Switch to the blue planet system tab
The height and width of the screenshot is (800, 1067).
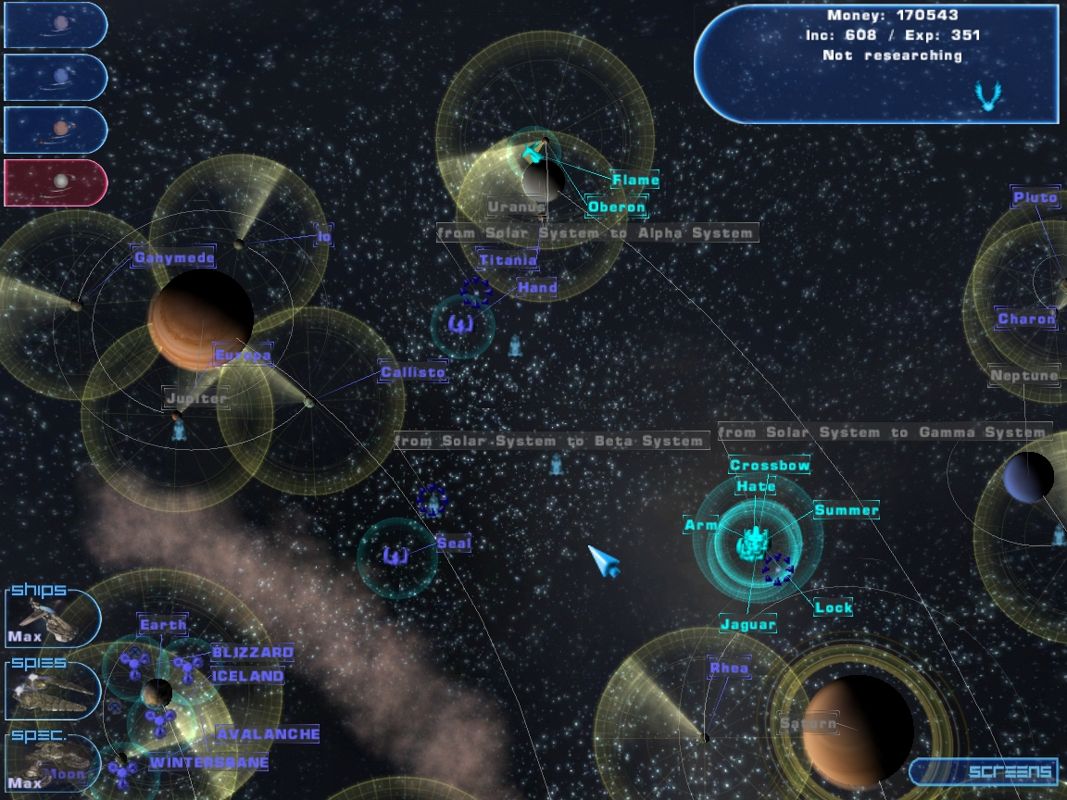tap(54, 77)
